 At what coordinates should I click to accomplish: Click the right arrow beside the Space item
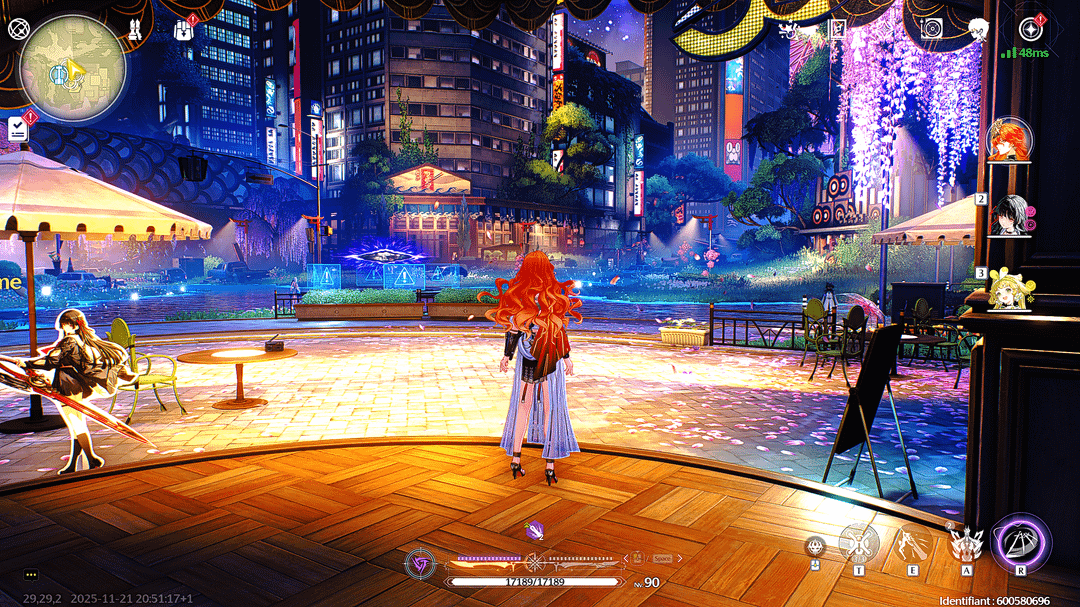pos(678,558)
